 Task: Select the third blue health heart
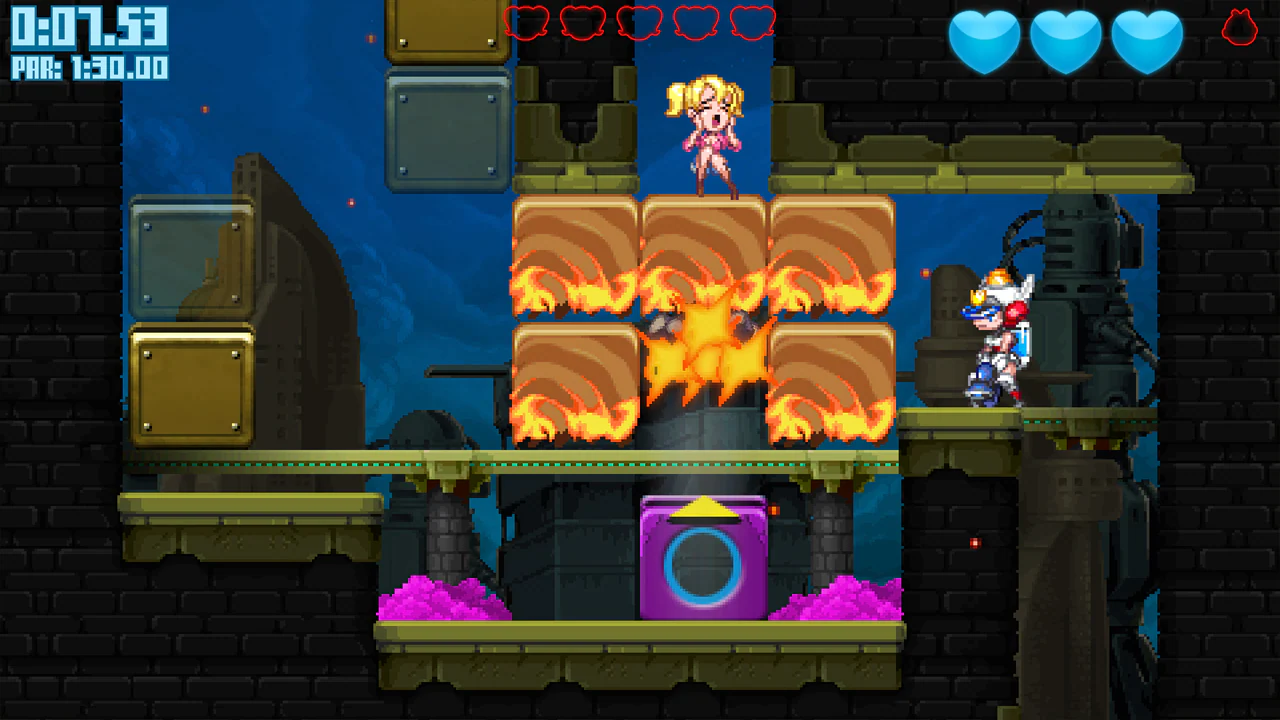pyautogui.click(x=1145, y=42)
